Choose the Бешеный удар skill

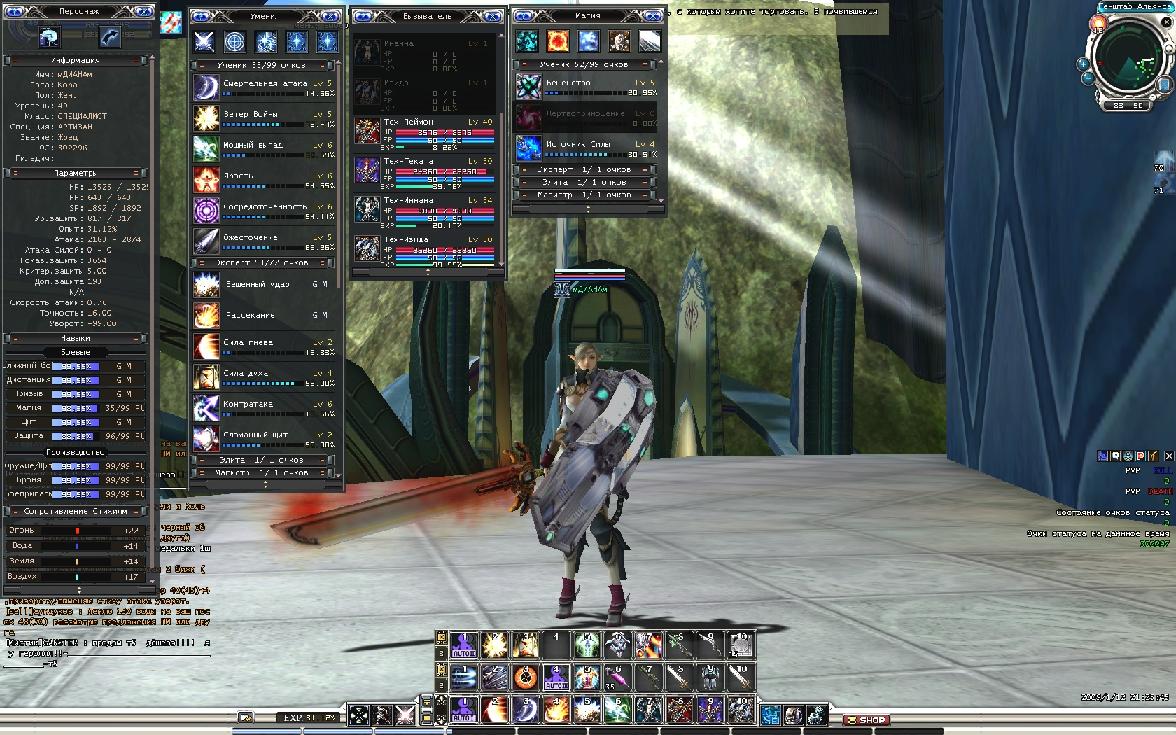click(x=206, y=286)
